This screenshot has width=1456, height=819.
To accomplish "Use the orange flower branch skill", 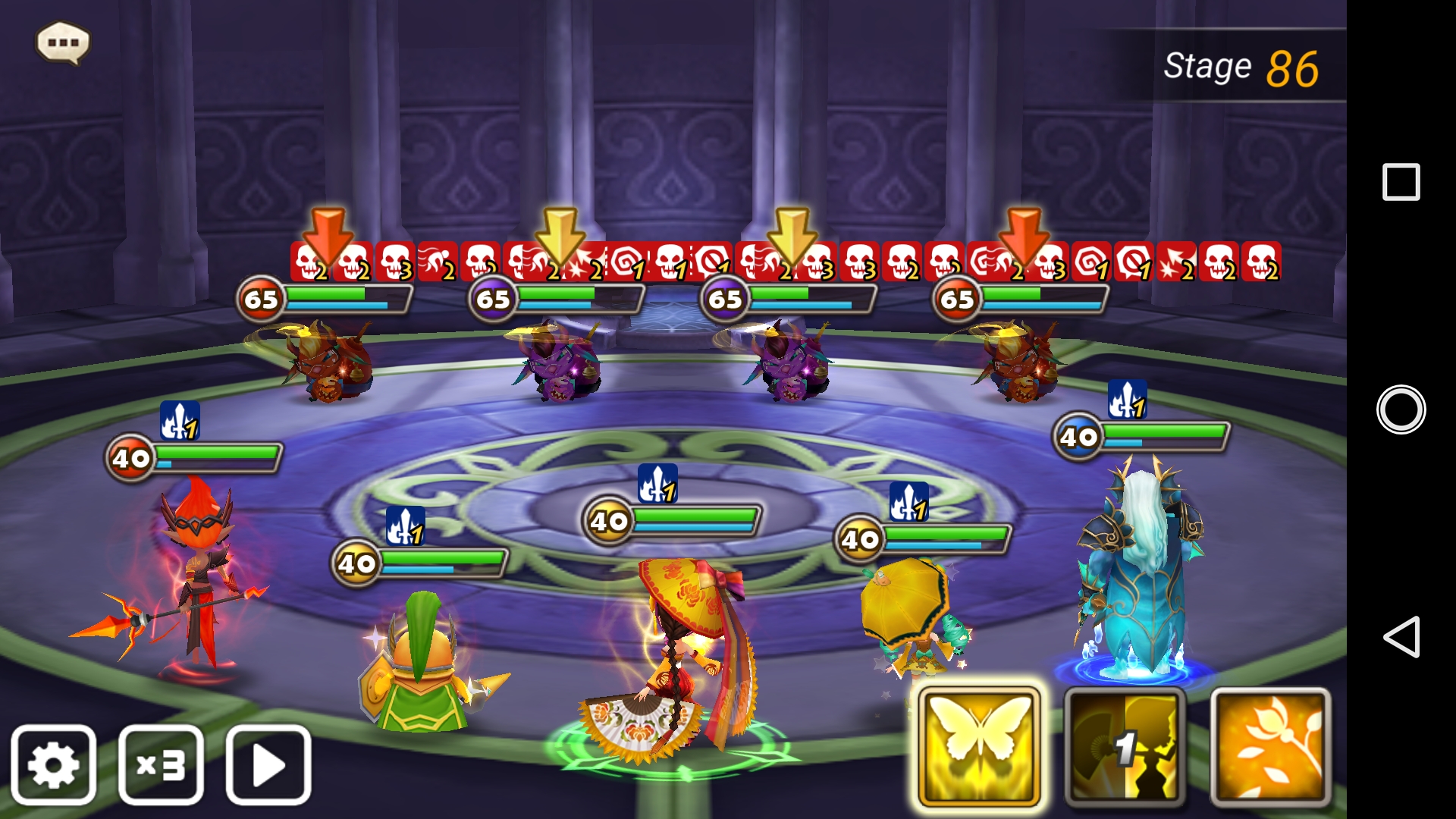I will 1270,748.
